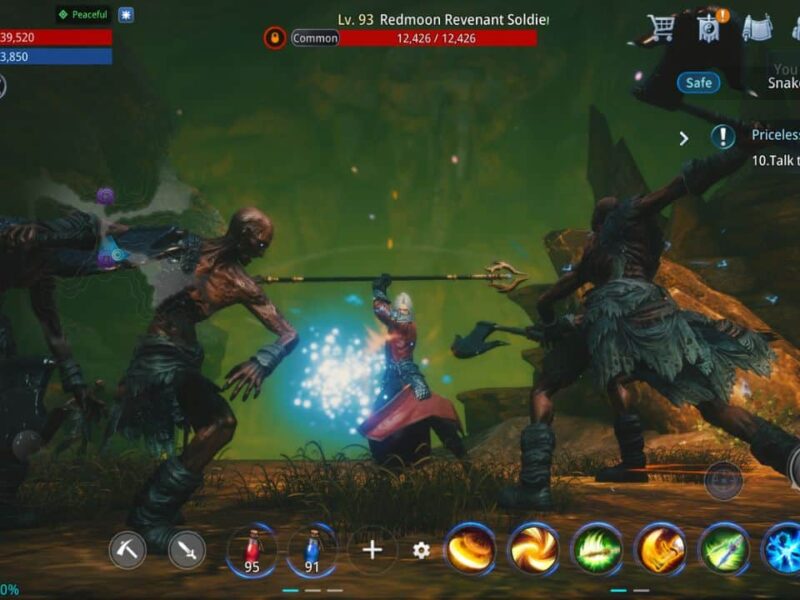800x600 pixels.
Task: Tap the sword attack mode button
Action: point(187,550)
